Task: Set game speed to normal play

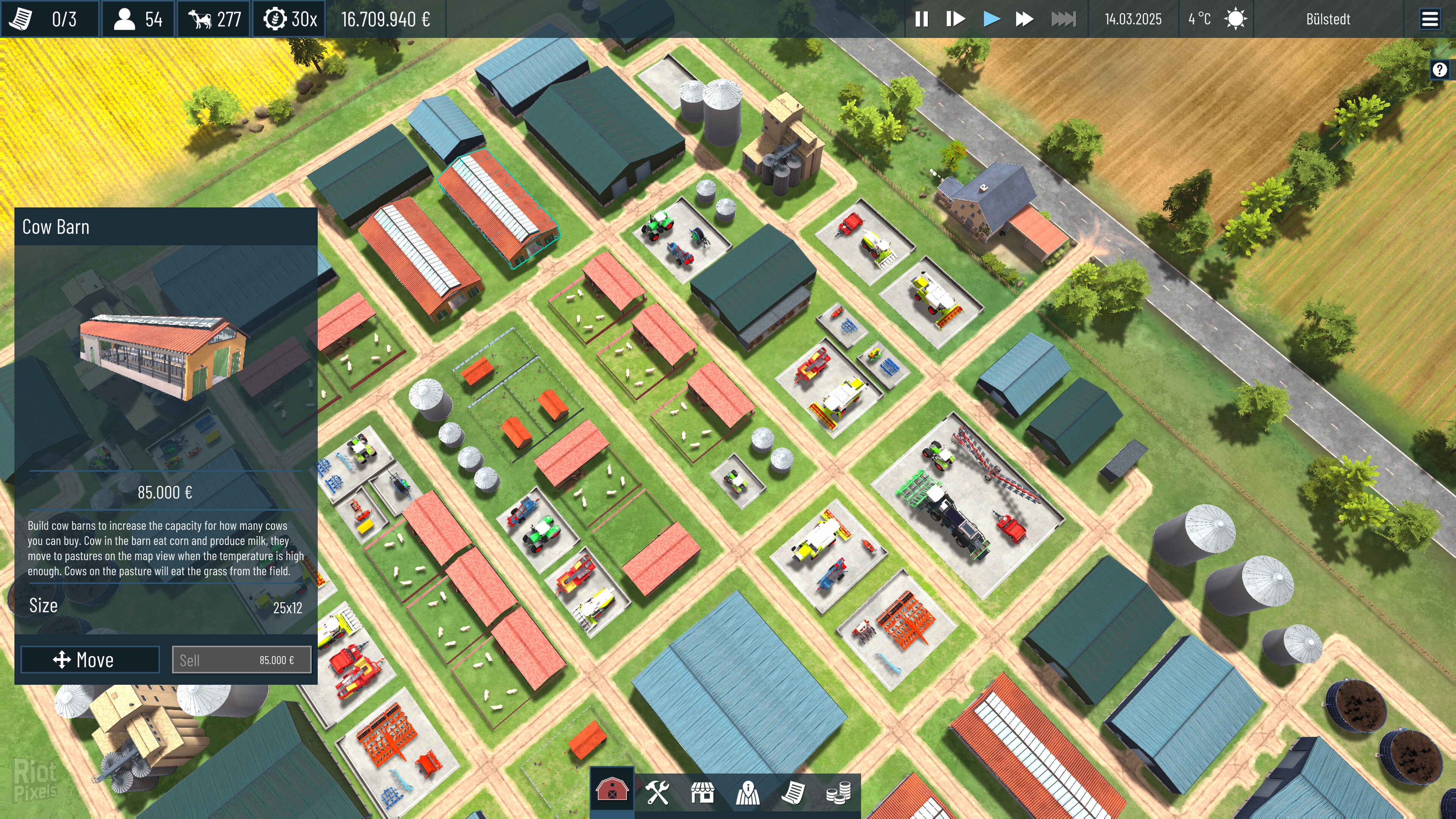Action: pos(991,19)
